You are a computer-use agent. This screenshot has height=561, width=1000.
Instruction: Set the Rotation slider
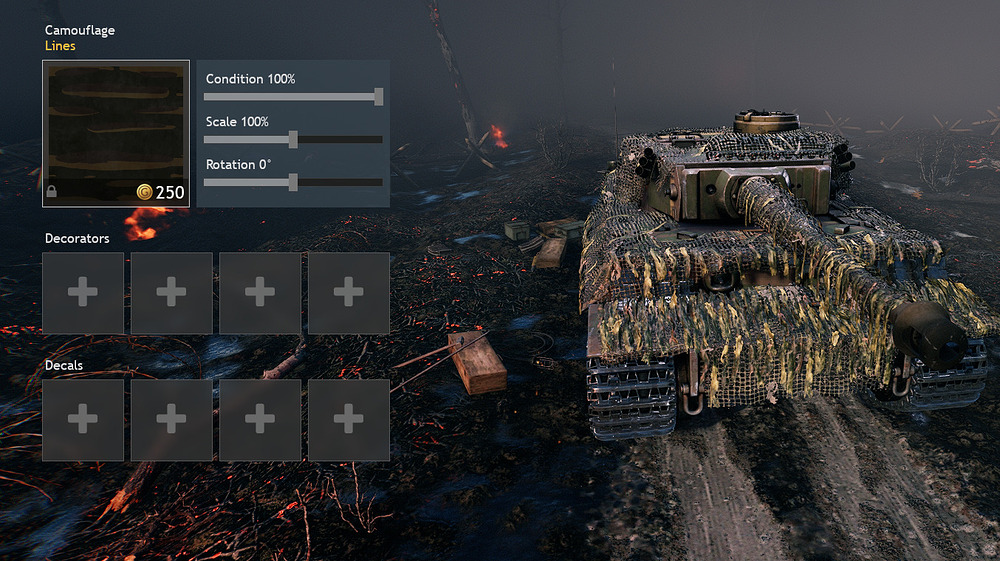tap(293, 183)
